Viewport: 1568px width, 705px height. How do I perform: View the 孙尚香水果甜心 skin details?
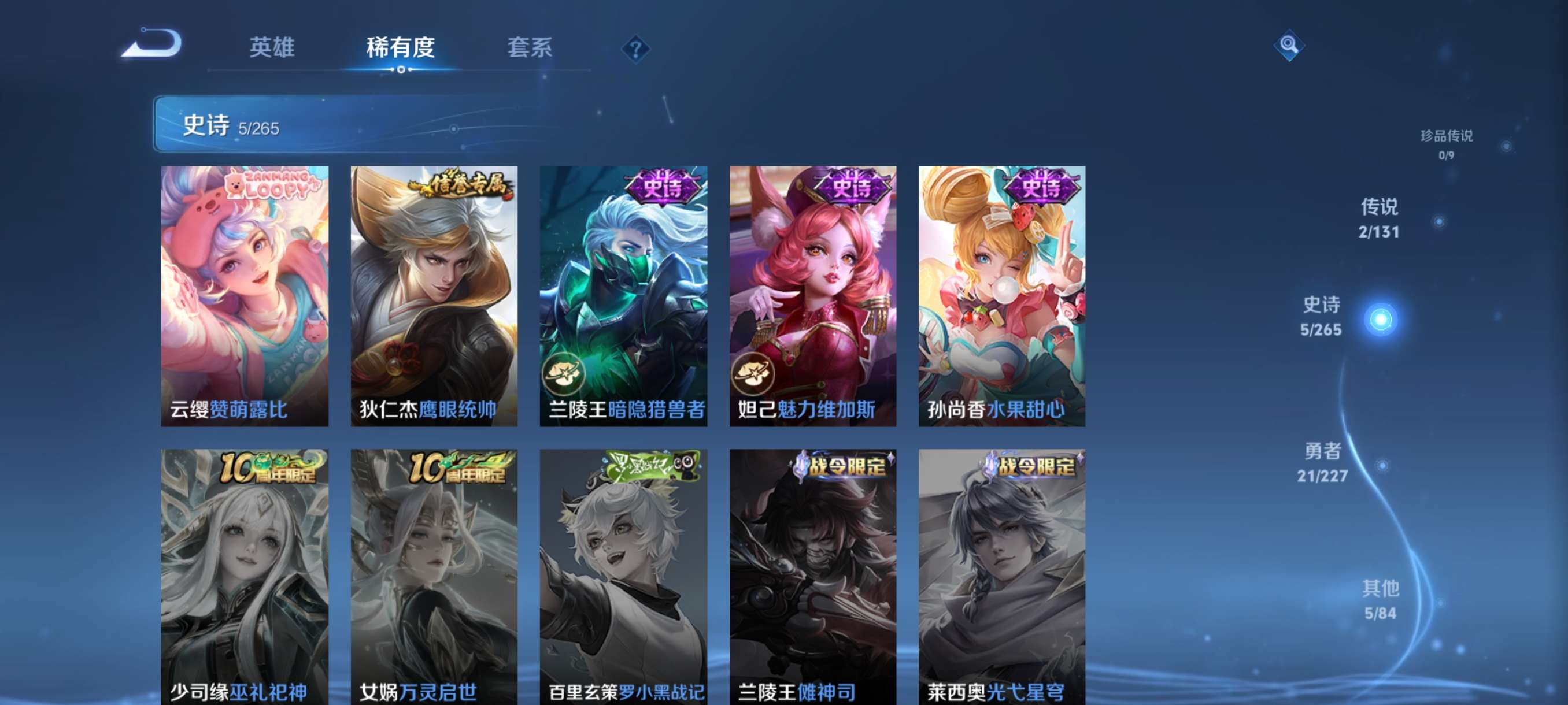pos(1000,292)
